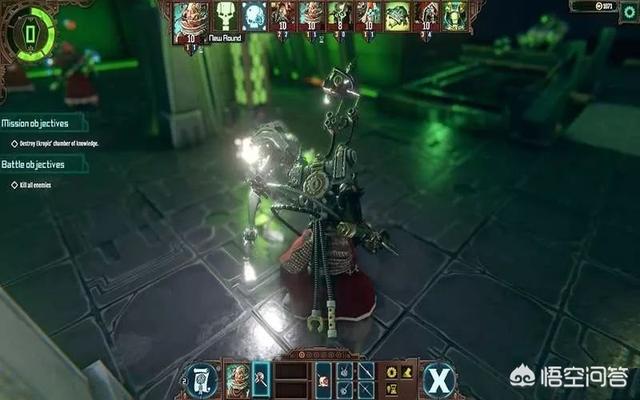
Task: Select the tech-priest portrait in the action bar
Action: pyautogui.click(x=236, y=379)
